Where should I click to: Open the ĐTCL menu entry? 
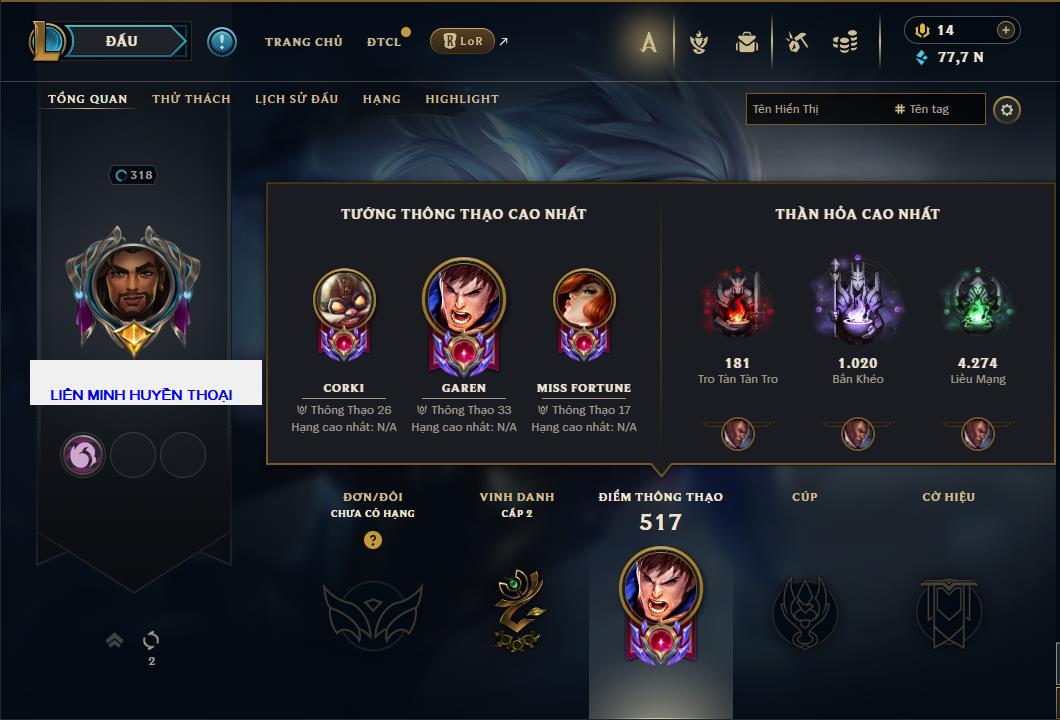click(384, 42)
